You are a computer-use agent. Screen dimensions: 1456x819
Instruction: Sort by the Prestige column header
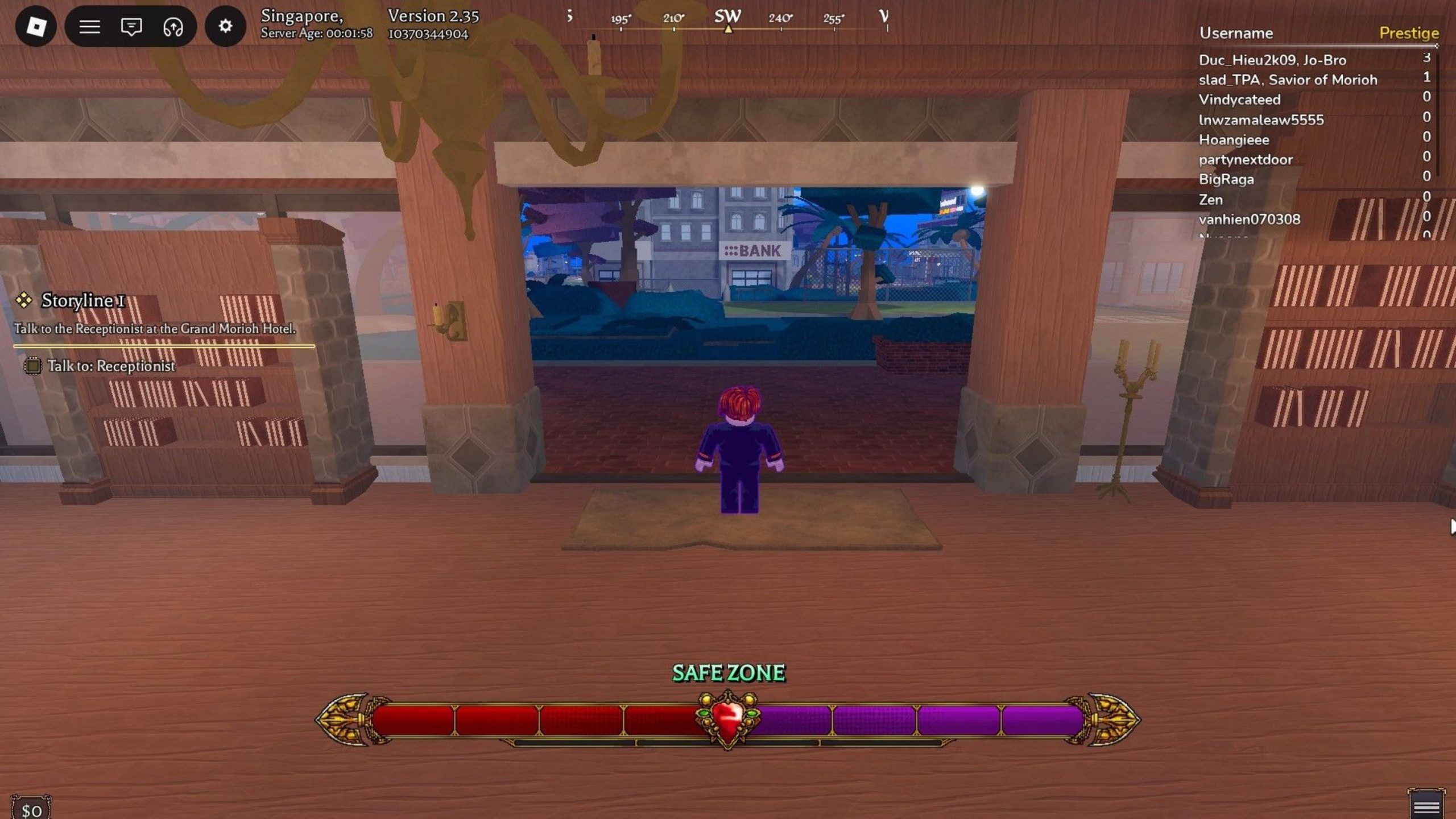coord(1408,33)
